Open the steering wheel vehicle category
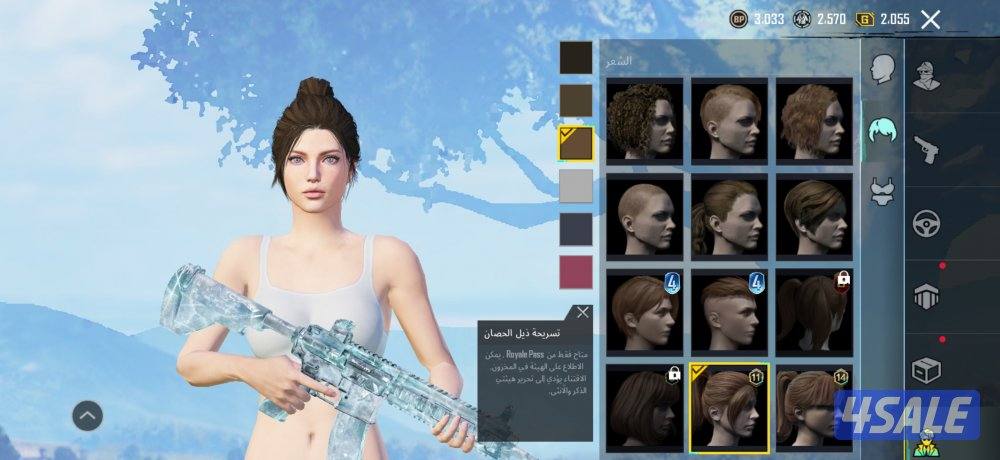 point(926,223)
